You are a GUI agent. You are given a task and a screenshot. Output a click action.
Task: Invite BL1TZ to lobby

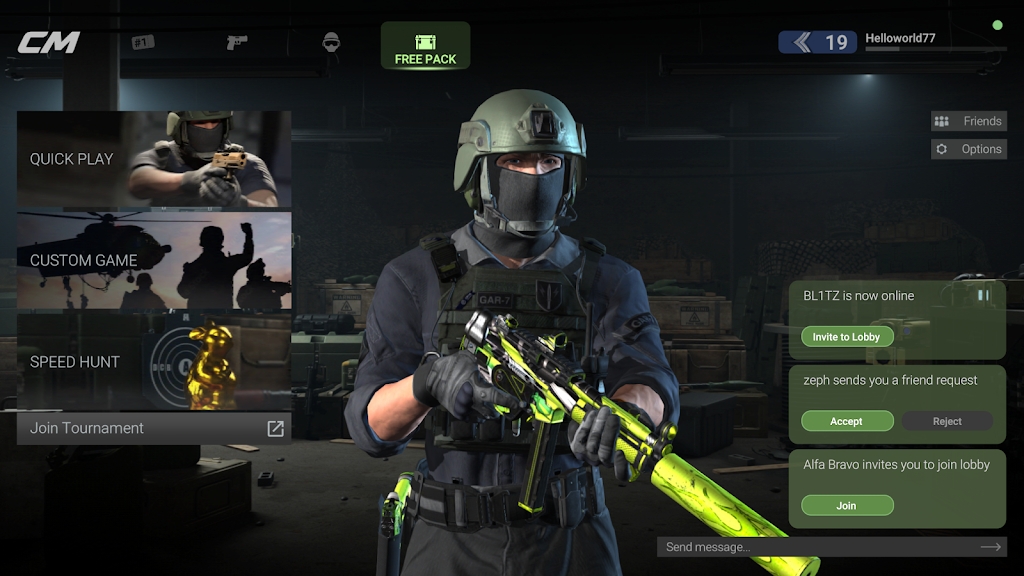click(x=846, y=337)
